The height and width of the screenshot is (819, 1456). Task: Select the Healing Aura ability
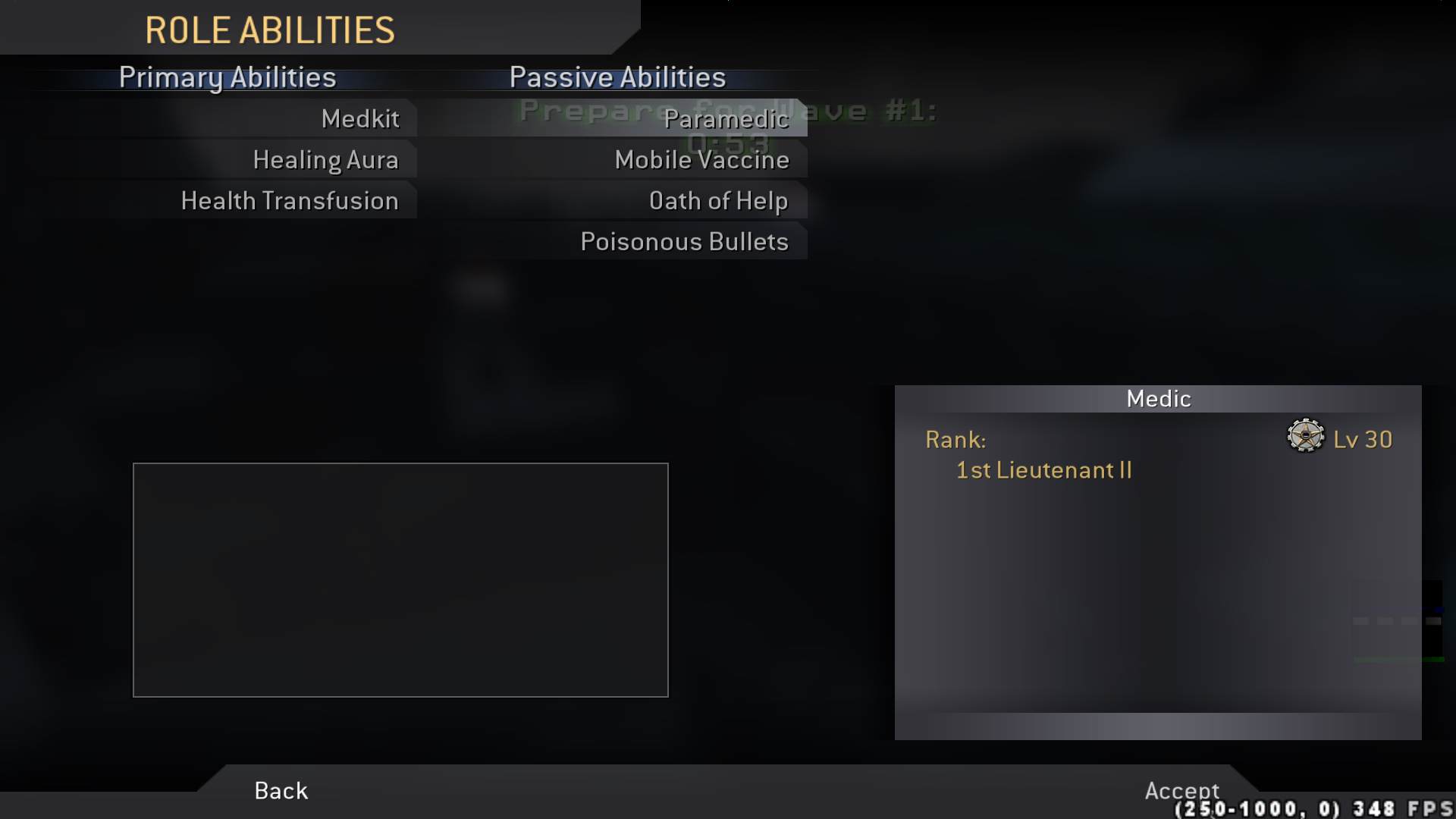tap(326, 160)
